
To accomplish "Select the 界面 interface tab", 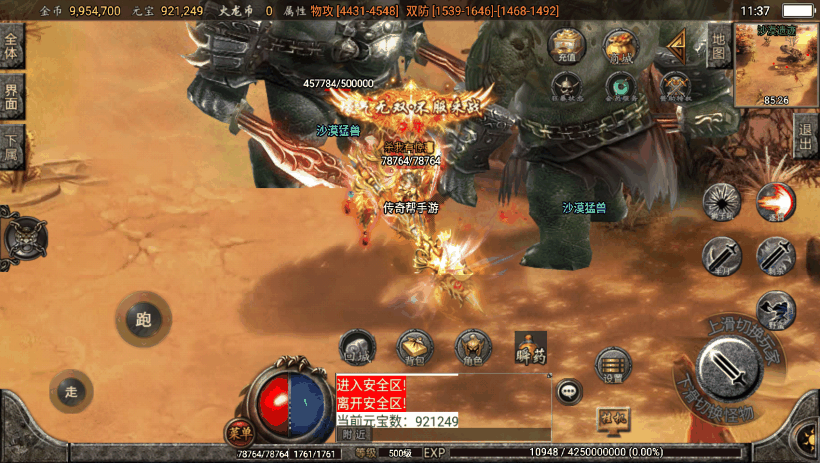I will tap(11, 96).
